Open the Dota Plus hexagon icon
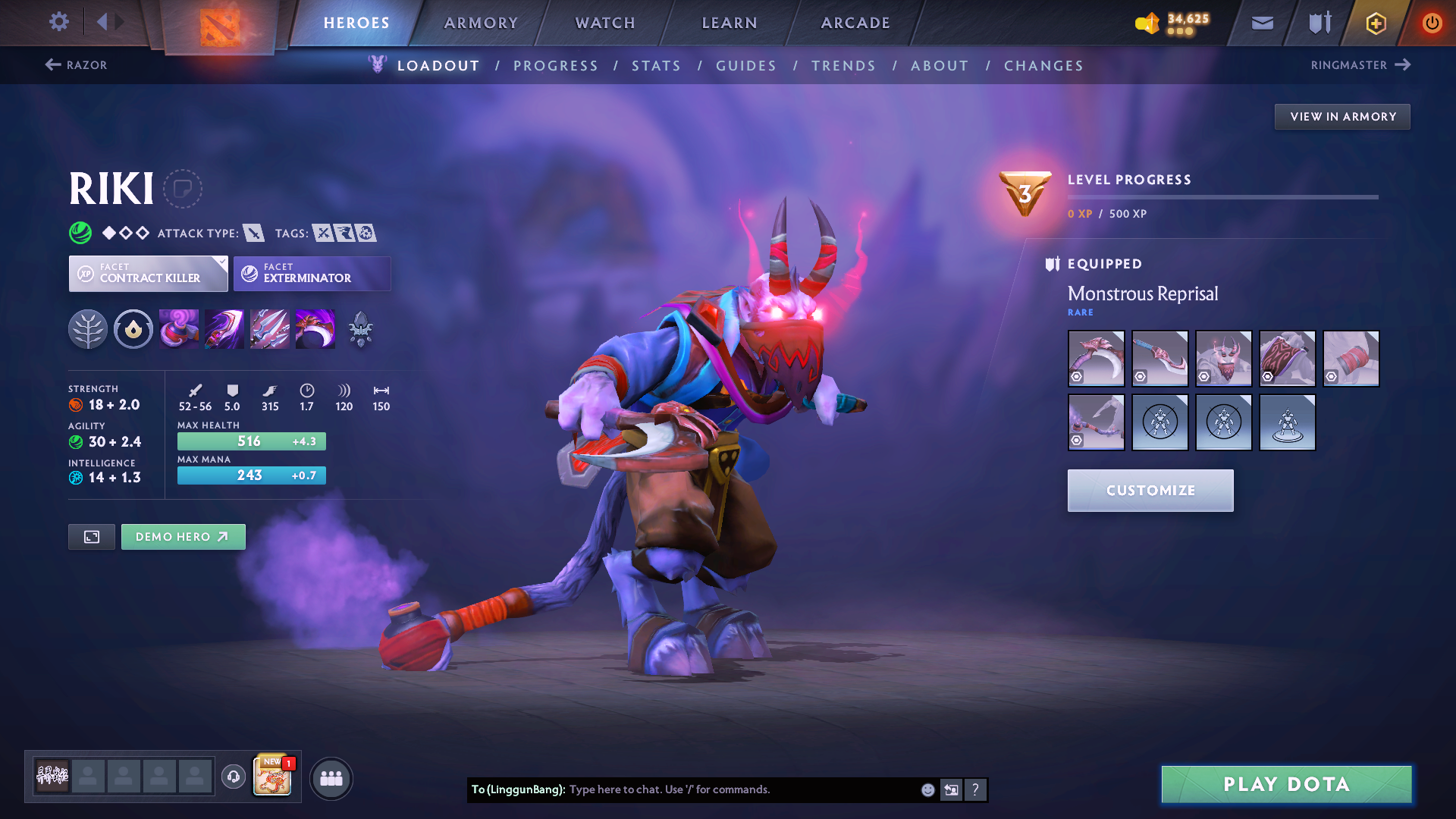 [1375, 23]
